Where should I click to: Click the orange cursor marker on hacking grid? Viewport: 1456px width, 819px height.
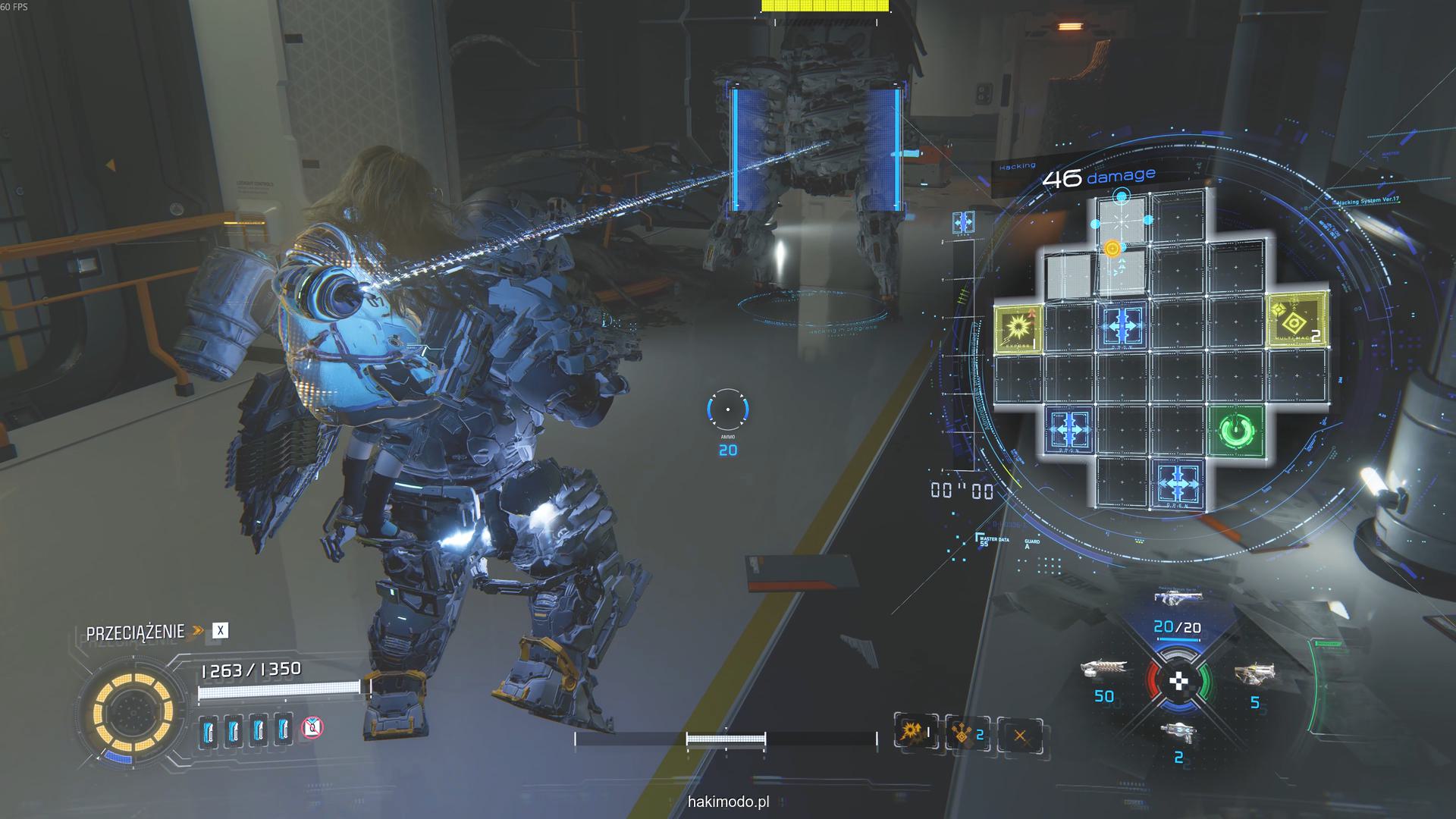pos(1112,249)
